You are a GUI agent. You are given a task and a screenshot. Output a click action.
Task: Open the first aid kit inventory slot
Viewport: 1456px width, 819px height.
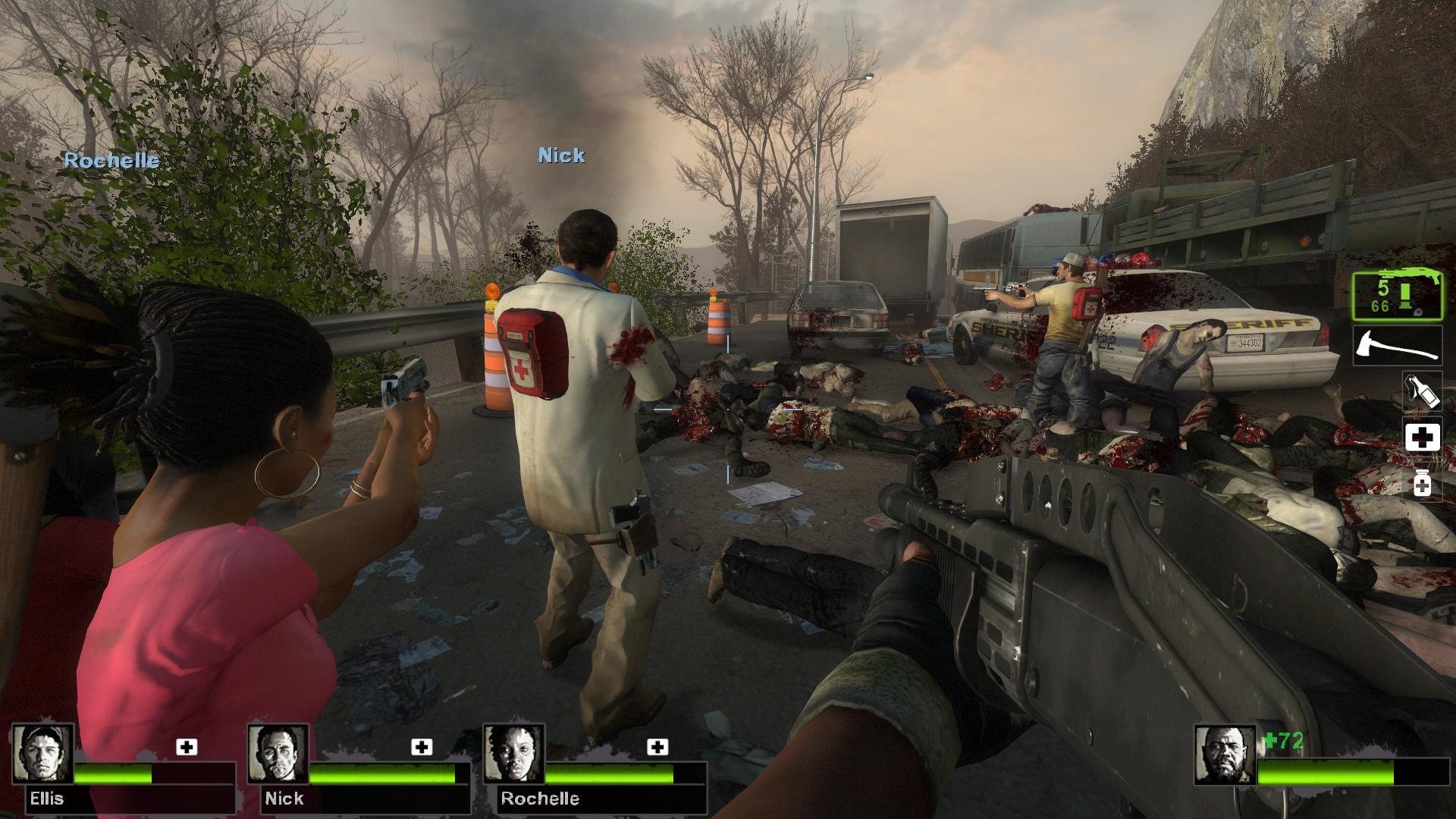point(1424,437)
